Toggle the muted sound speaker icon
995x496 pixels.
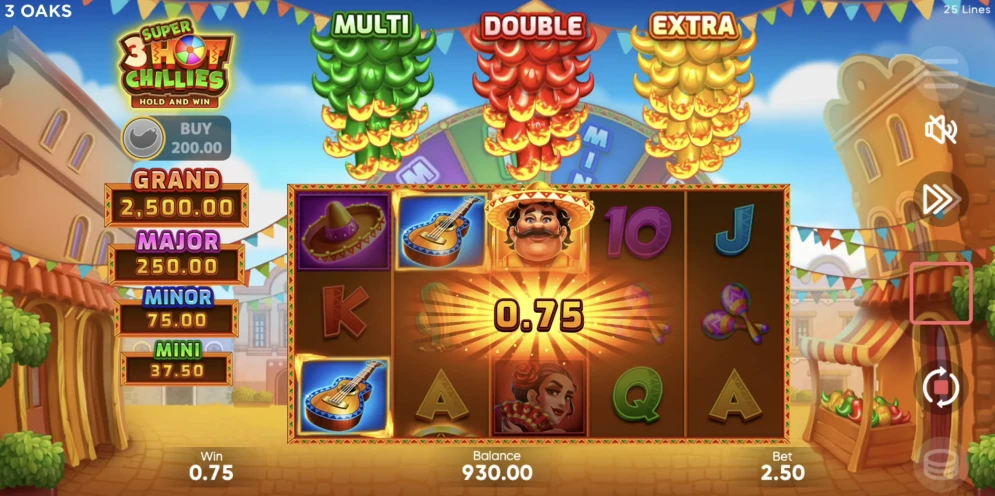[941, 130]
